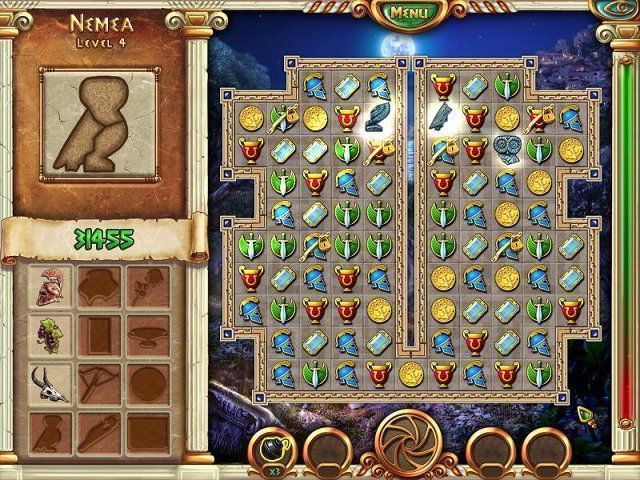Select the empty torch silhouette slot
640x480 pixels.
click(99, 430)
